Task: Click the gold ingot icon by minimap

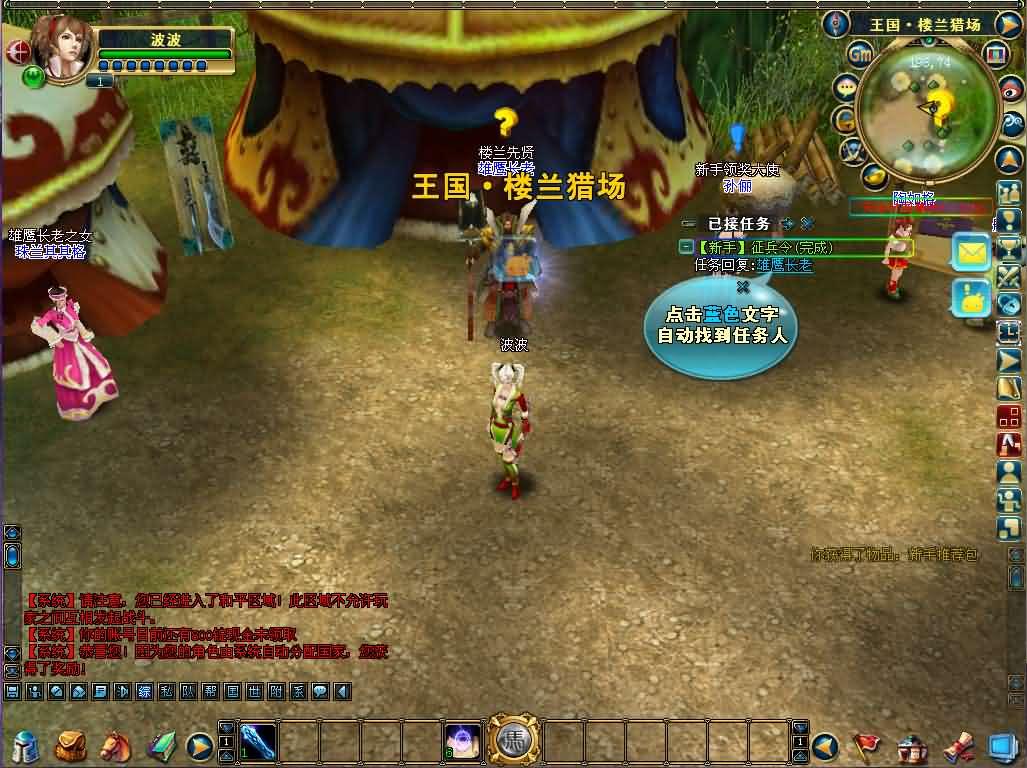Action: point(876,177)
